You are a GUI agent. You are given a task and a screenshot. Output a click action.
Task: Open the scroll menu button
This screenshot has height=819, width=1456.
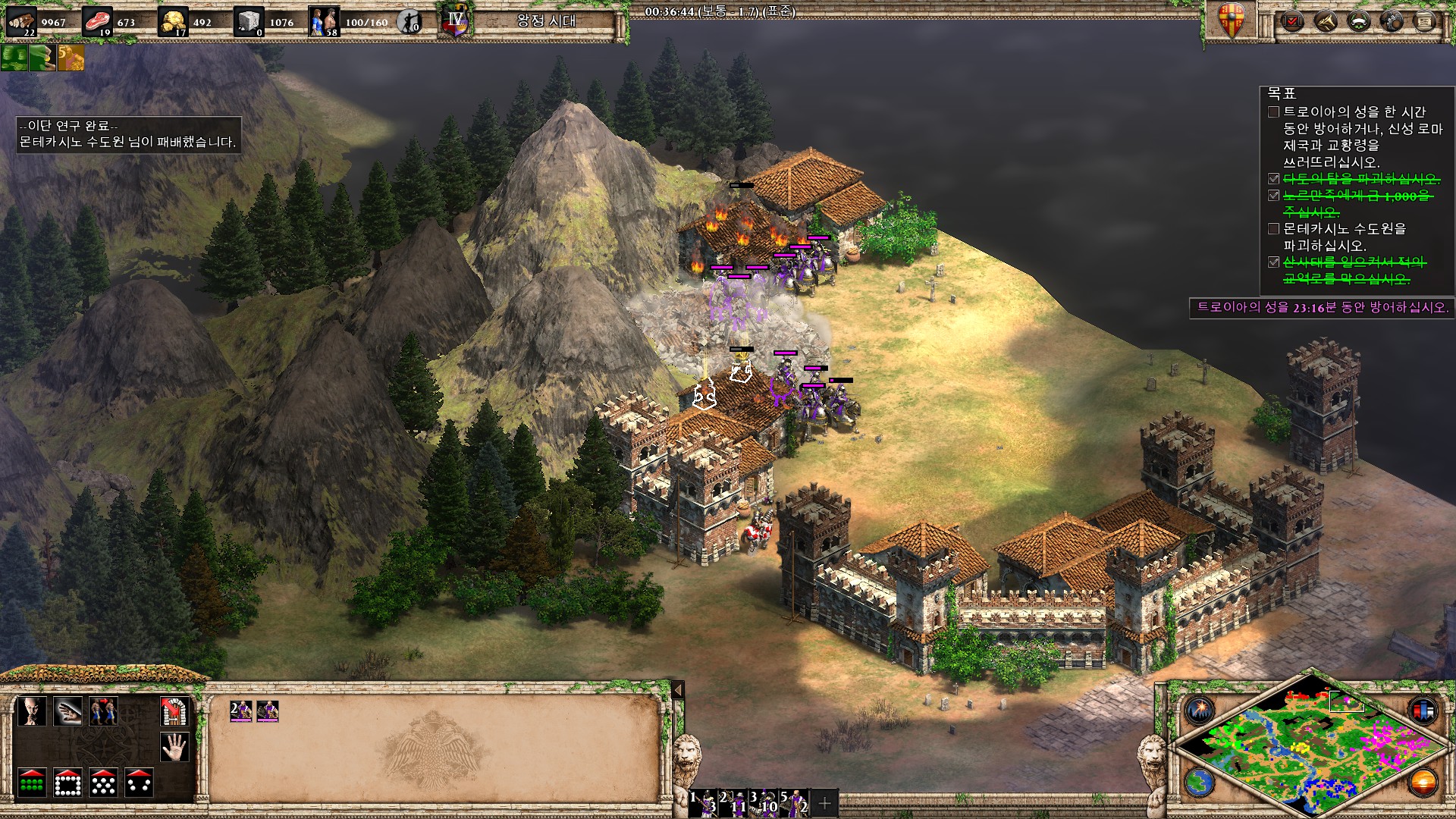pos(1426,21)
